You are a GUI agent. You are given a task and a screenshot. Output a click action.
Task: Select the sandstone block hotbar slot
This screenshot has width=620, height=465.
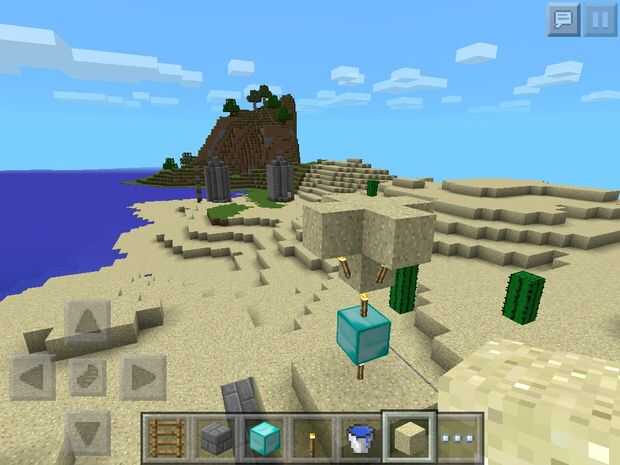coord(409,438)
